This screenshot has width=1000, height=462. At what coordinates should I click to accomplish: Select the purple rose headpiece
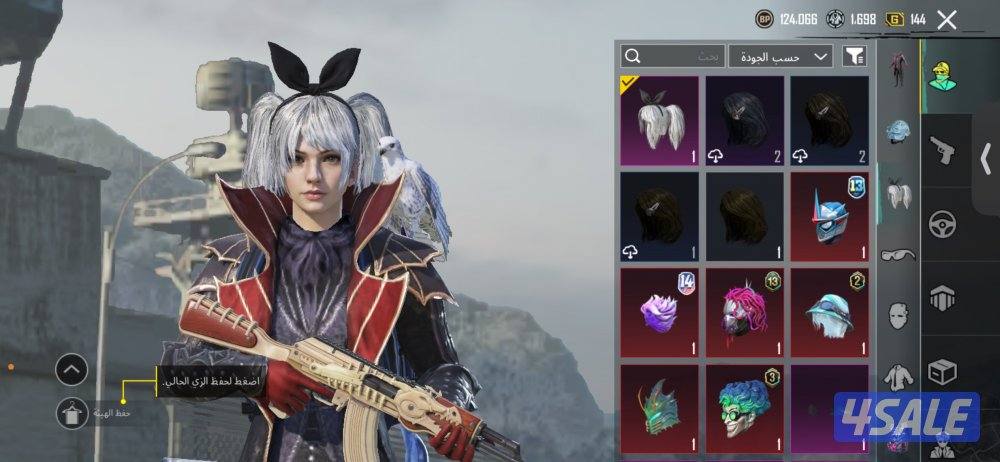coord(659,311)
